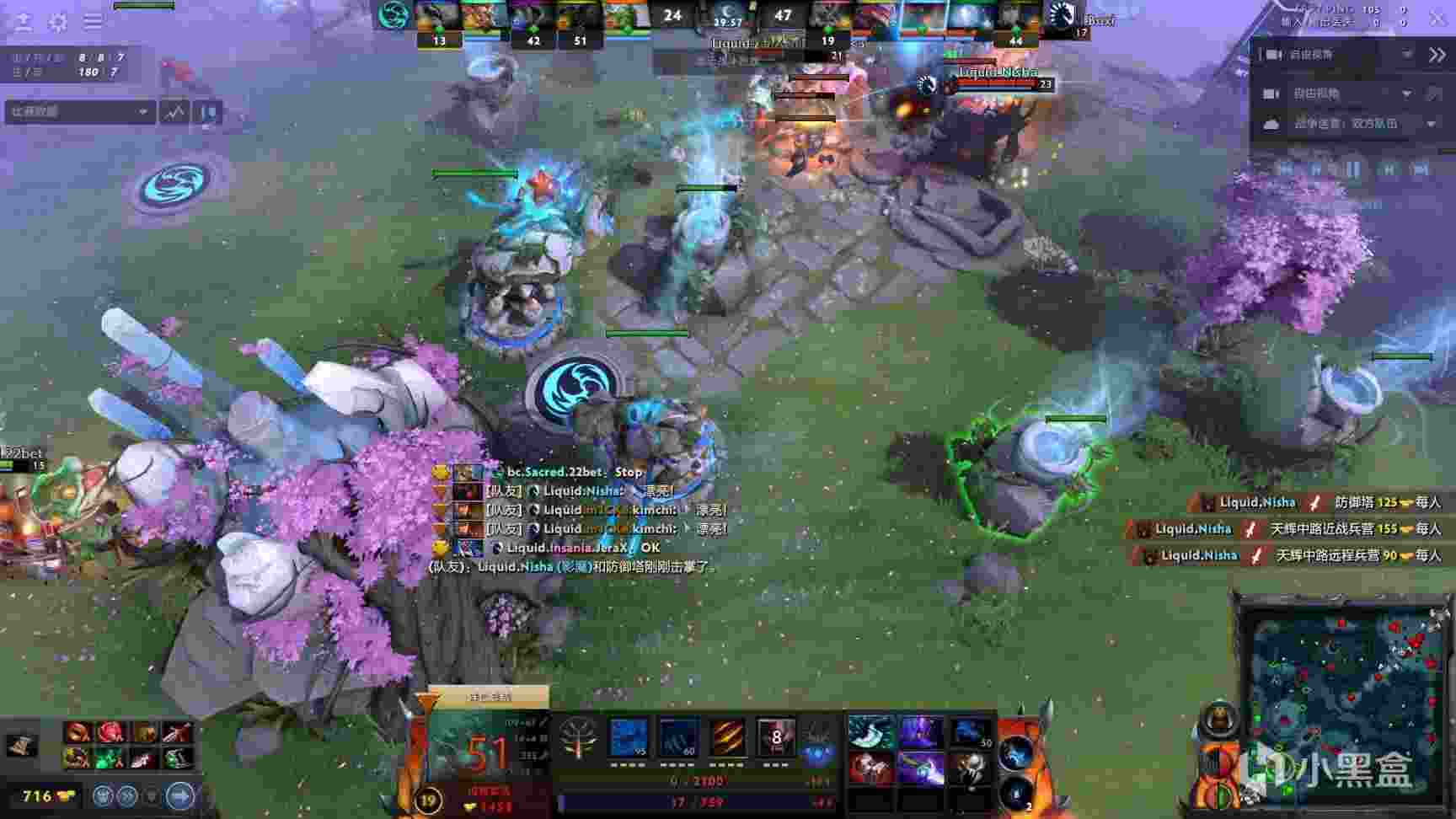Close the top-right X button

[x=1437, y=18]
